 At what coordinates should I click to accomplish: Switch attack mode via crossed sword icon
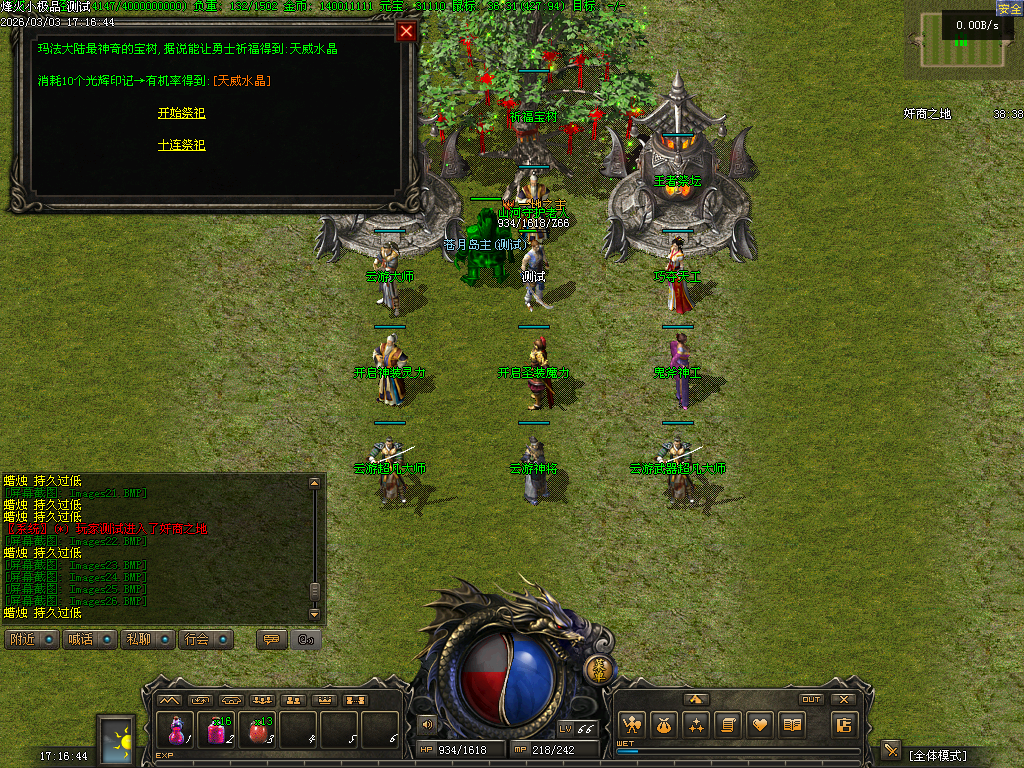click(x=890, y=751)
